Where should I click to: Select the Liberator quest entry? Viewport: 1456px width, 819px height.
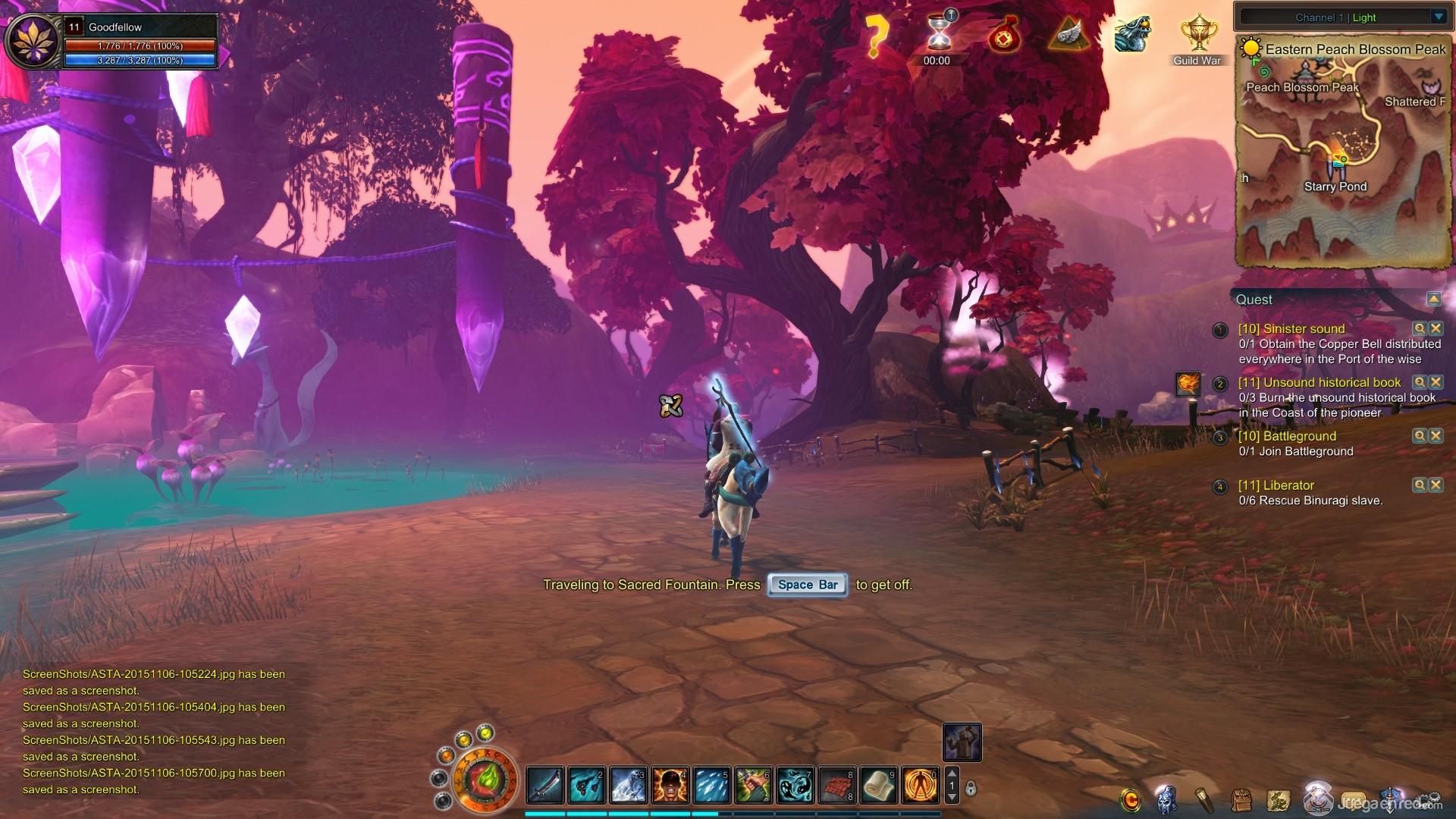point(1276,485)
